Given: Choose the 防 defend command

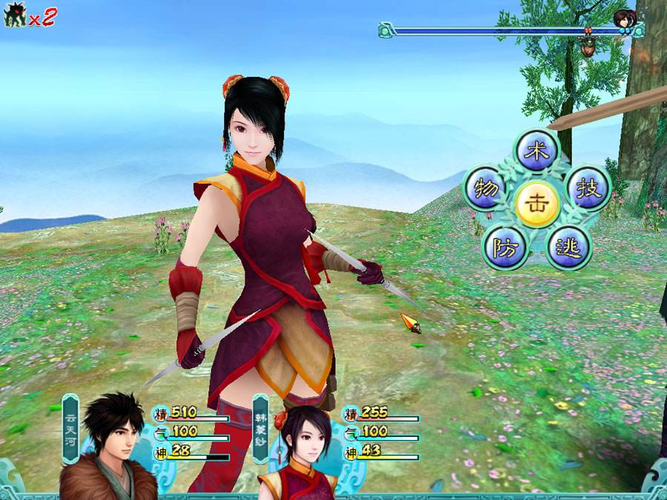Looking at the screenshot, I should click(x=506, y=245).
